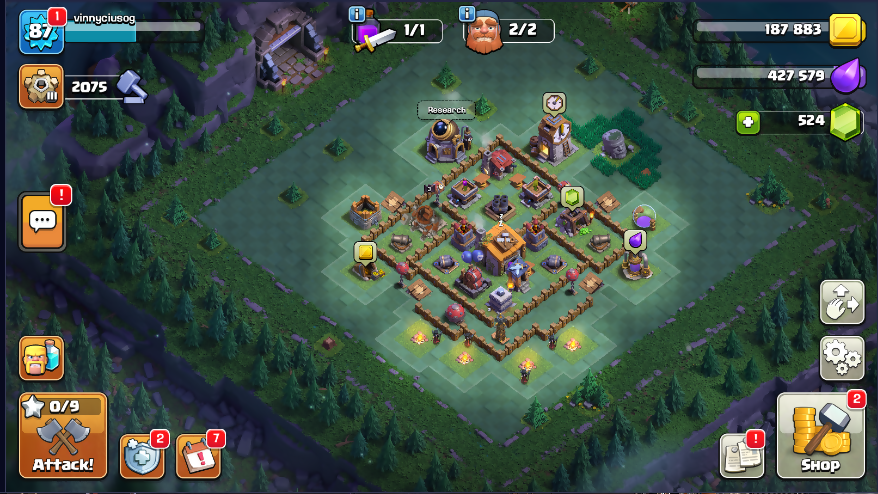Open the papers icon beside Shop

click(x=741, y=456)
